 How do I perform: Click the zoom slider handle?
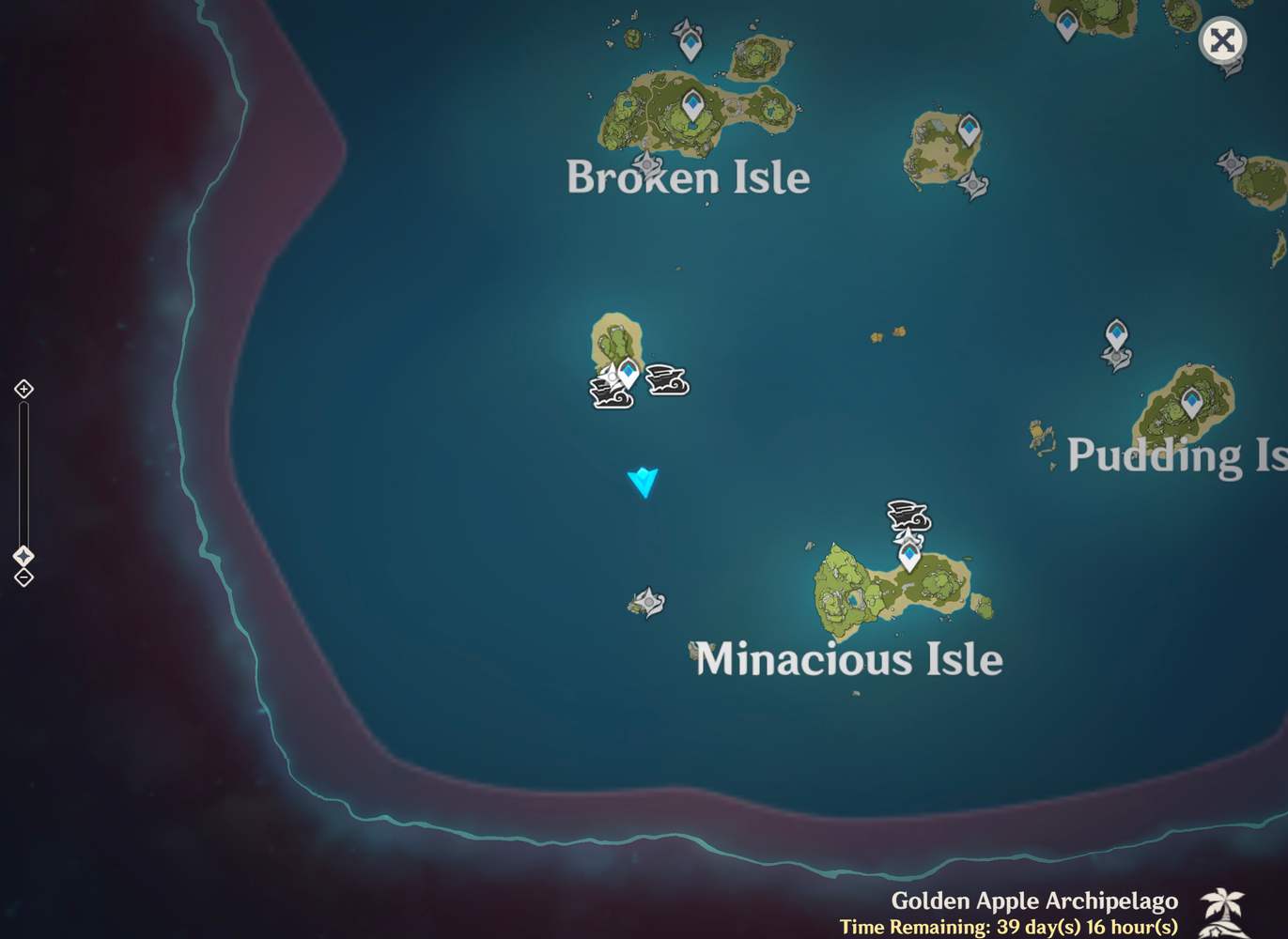point(22,554)
